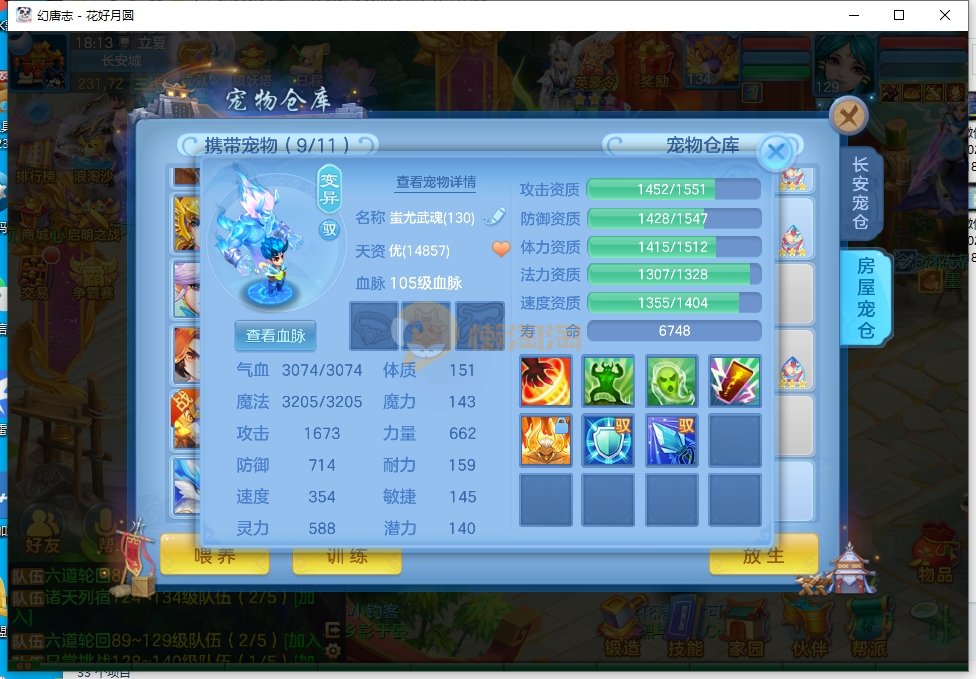Select the ice crystal 驭 skill
This screenshot has height=679, width=976.
click(x=671, y=440)
